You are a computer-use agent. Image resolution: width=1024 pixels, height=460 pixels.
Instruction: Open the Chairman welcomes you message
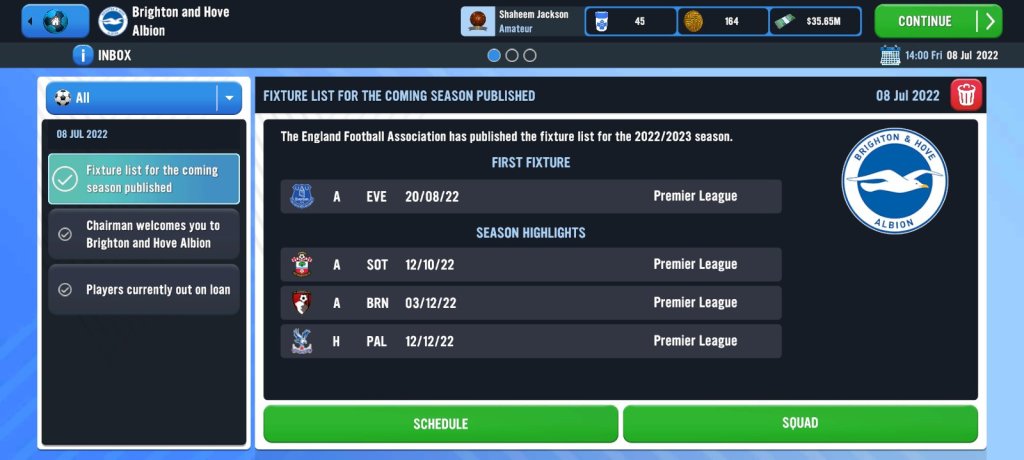point(144,234)
